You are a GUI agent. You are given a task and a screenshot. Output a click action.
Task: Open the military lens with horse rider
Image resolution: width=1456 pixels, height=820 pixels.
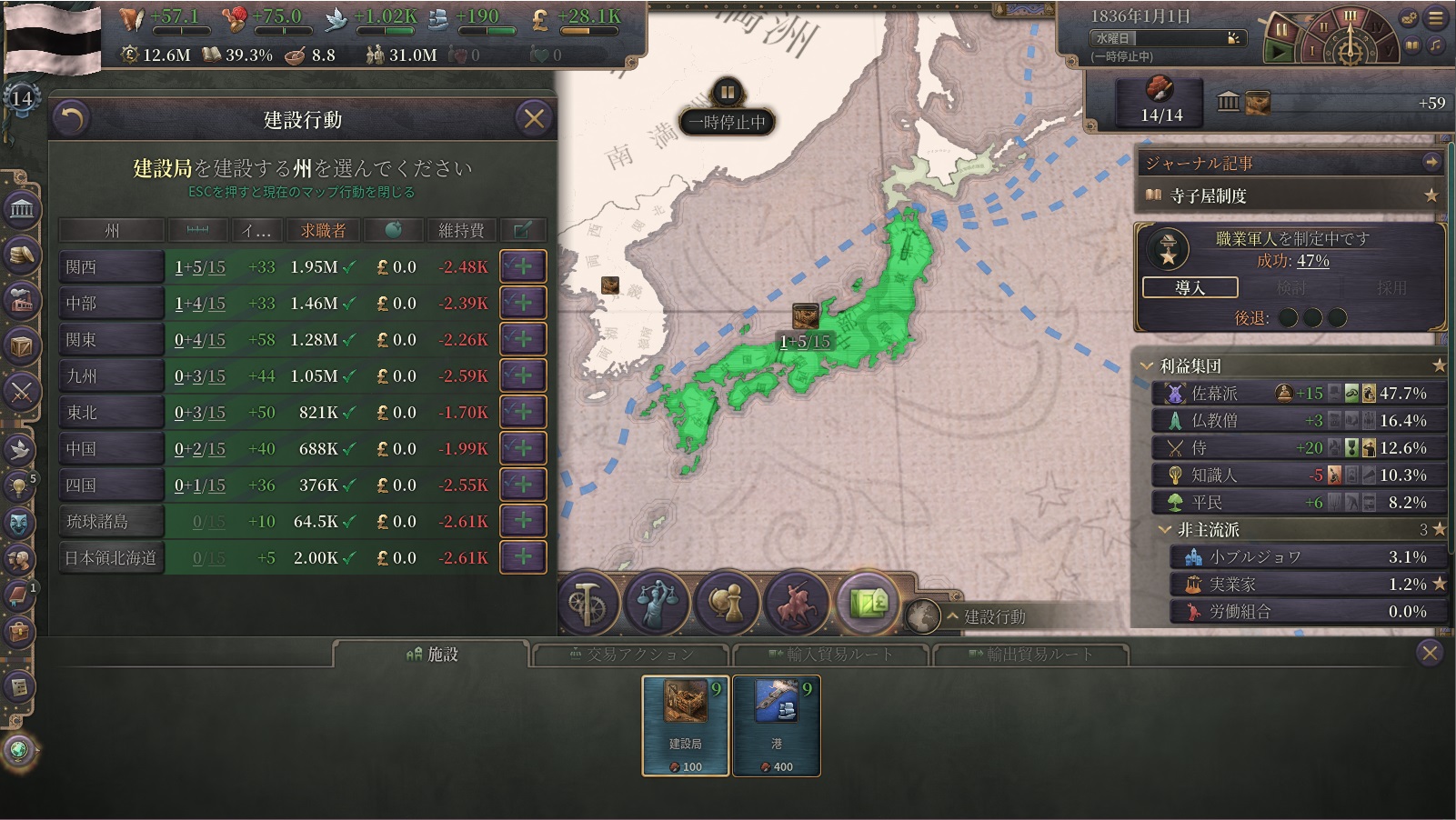pos(797,603)
